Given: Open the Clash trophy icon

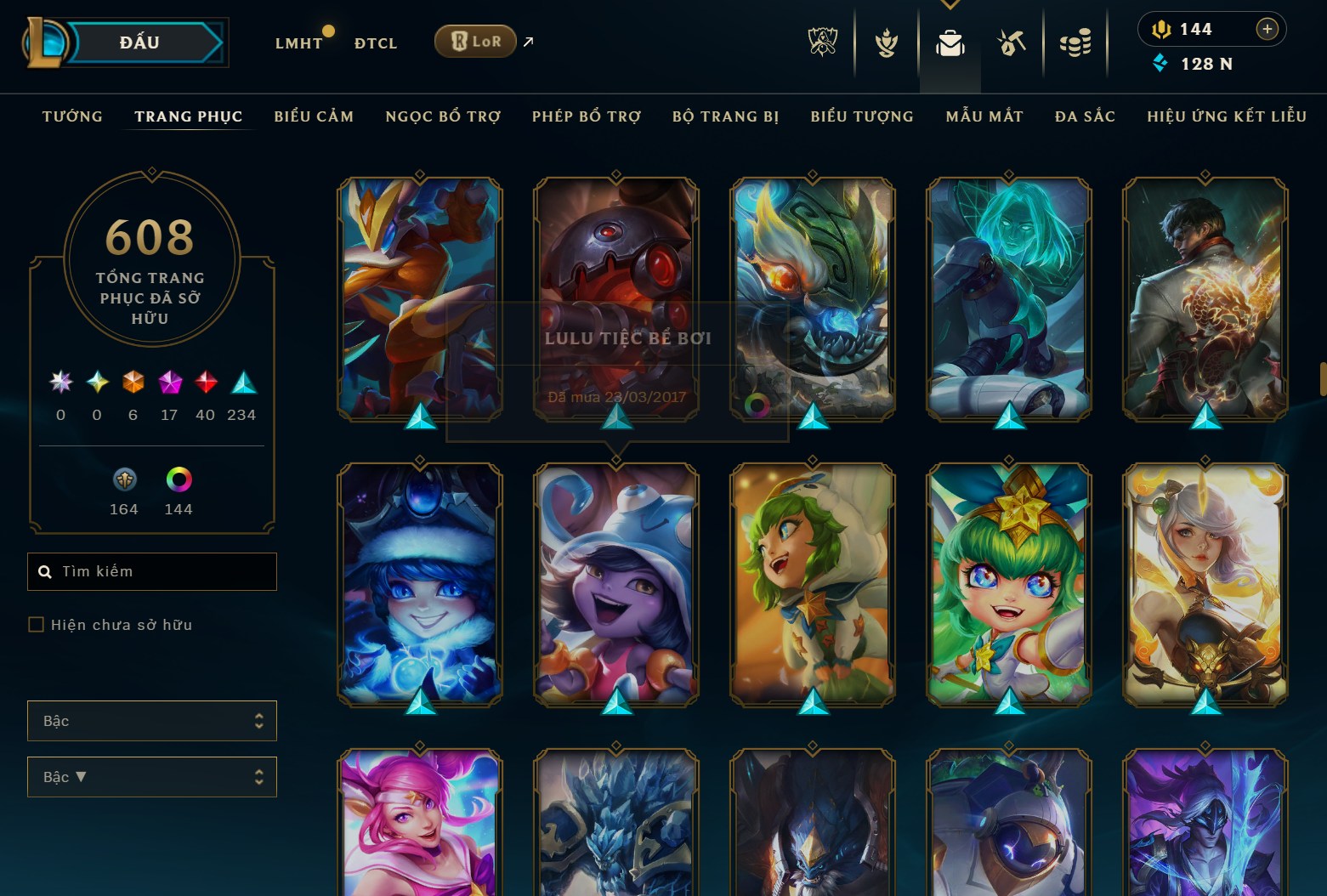Looking at the screenshot, I should (887, 42).
